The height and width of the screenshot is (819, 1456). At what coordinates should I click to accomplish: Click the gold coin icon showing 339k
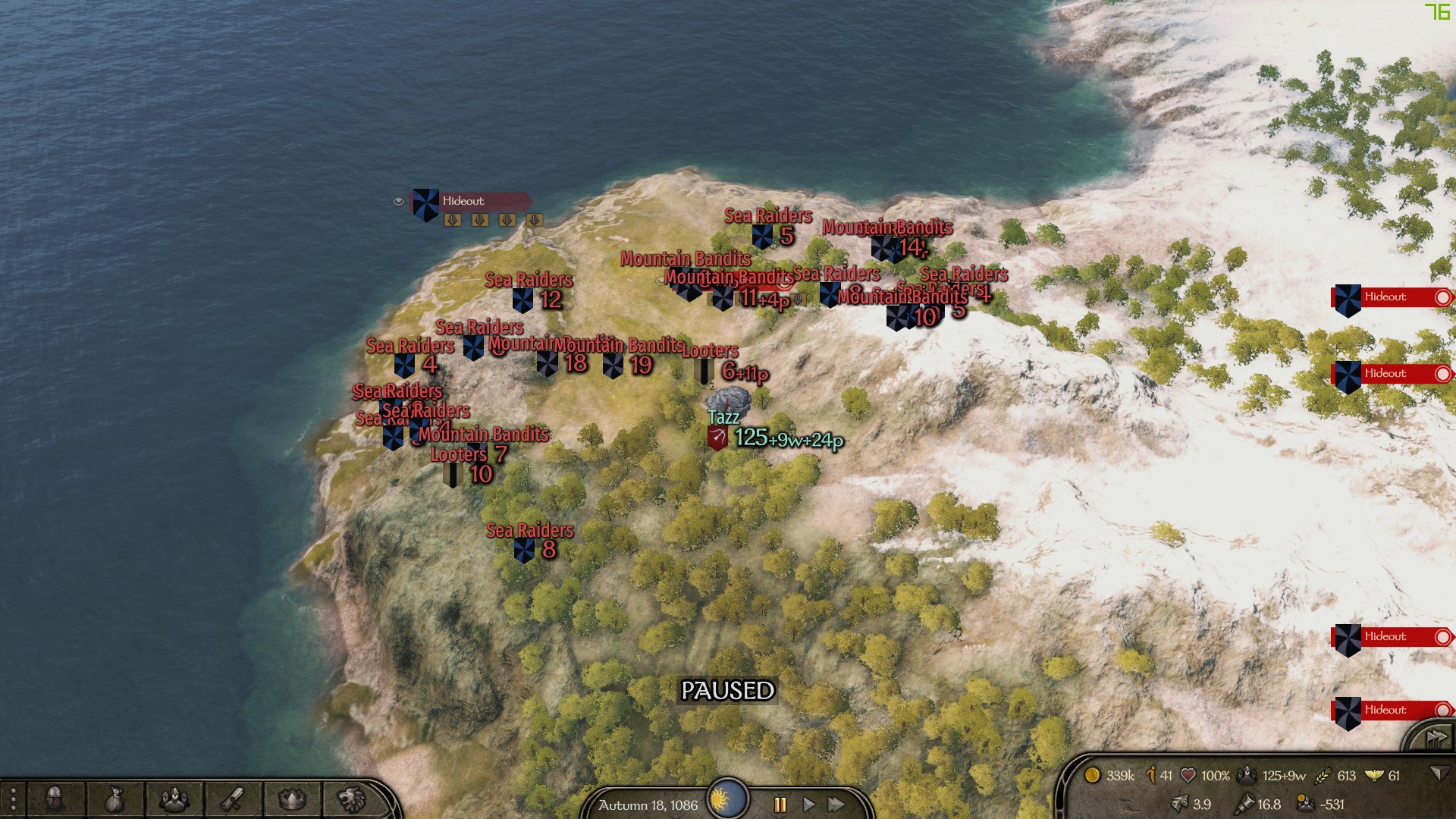1094,776
